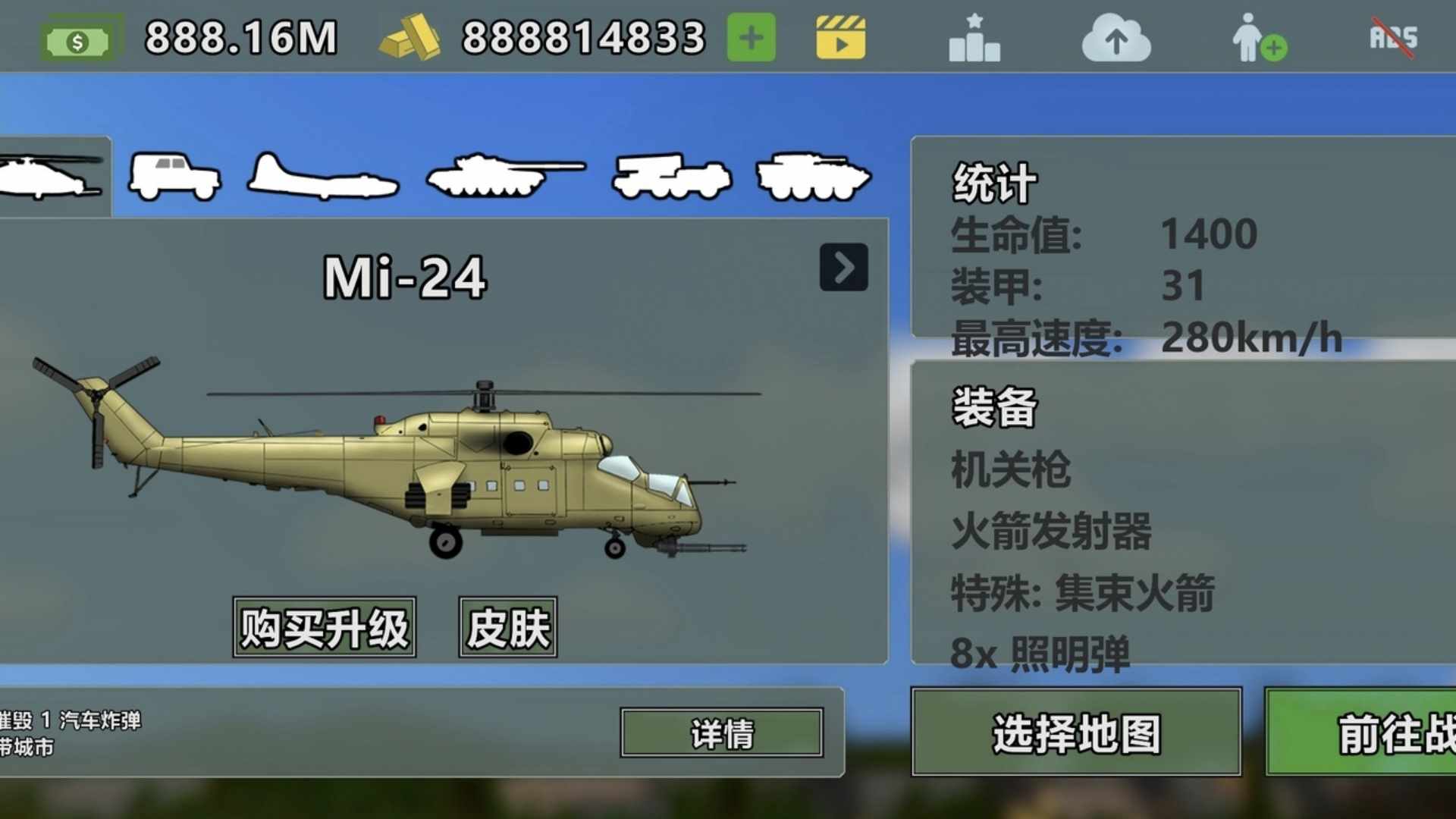Open the video clapperboard reward icon
Viewport: 1456px width, 819px height.
(x=840, y=37)
